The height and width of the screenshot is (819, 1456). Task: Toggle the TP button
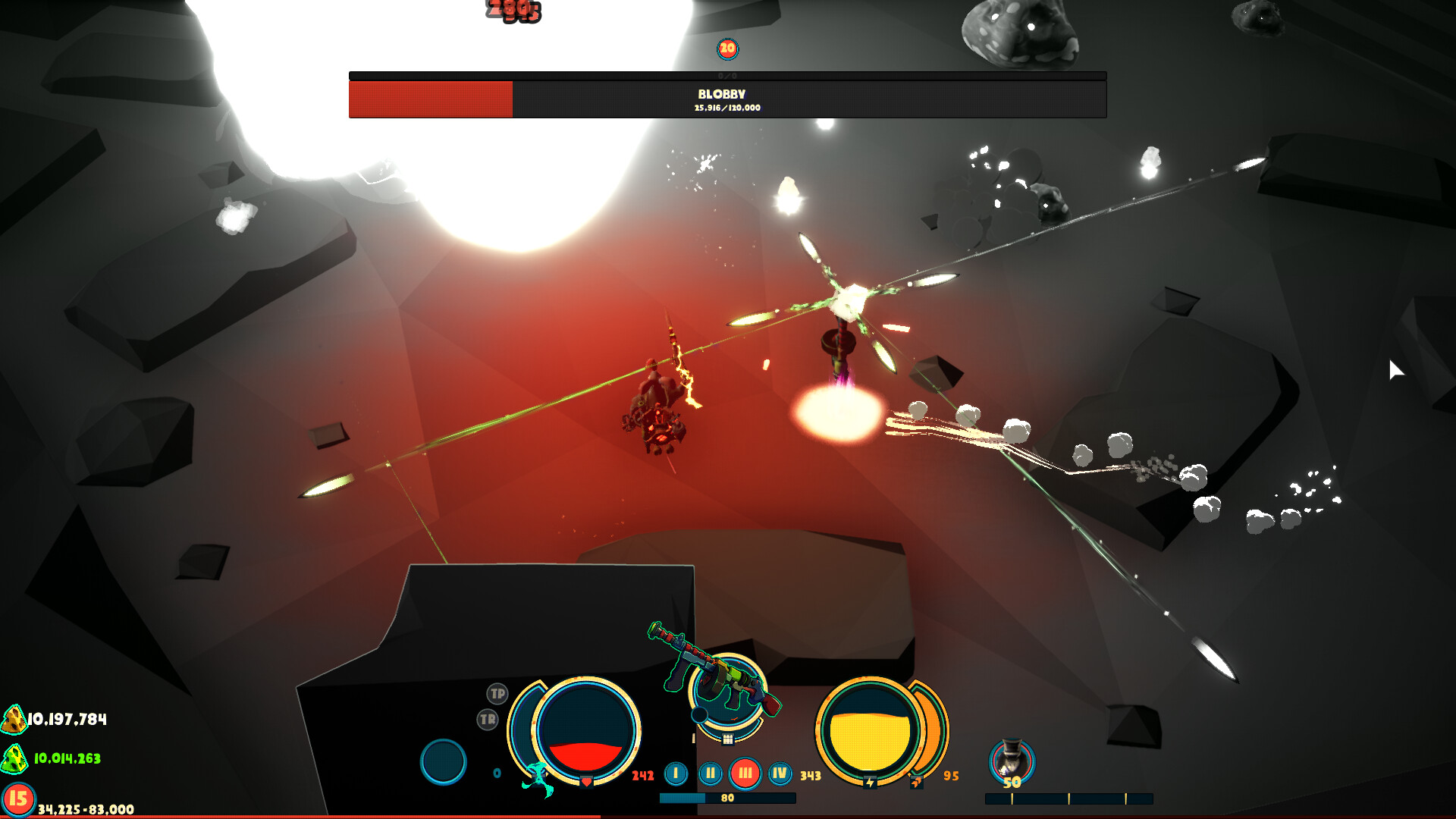click(x=497, y=694)
